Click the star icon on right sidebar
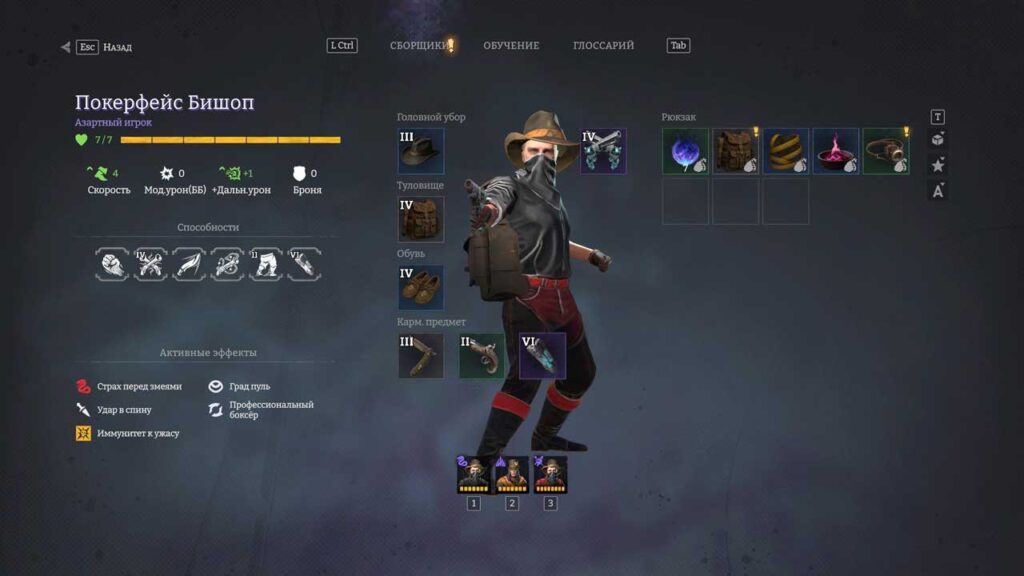1024x576 pixels. pos(938,165)
